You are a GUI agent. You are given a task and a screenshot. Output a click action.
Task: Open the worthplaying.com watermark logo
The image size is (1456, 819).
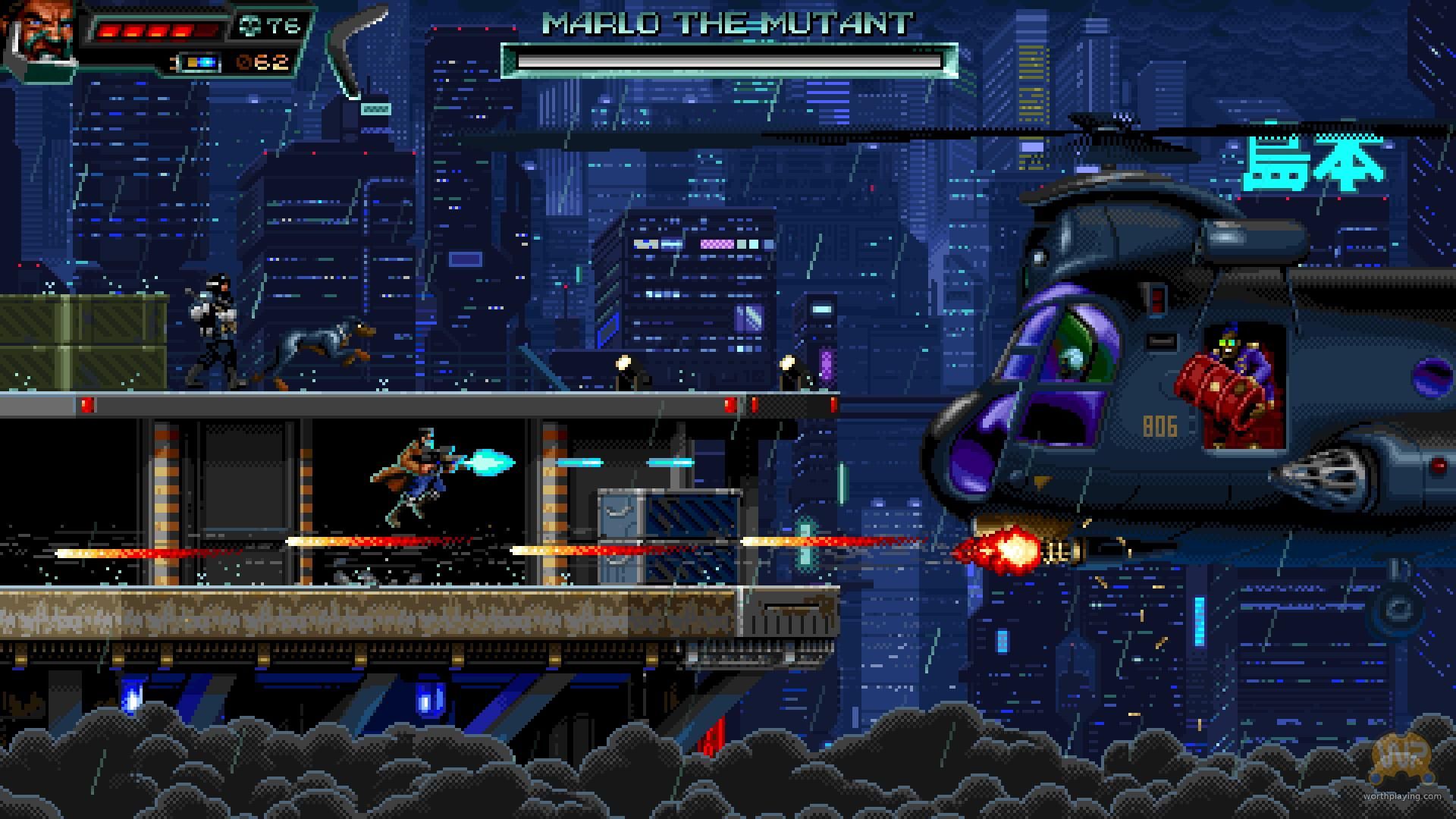coord(1401,758)
